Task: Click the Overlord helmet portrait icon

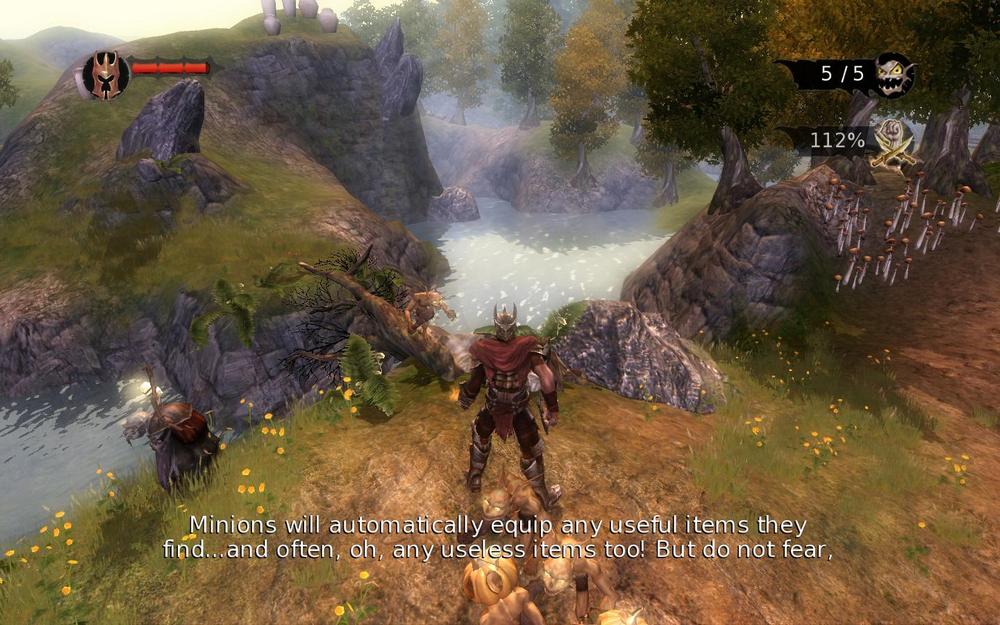Action: click(105, 73)
